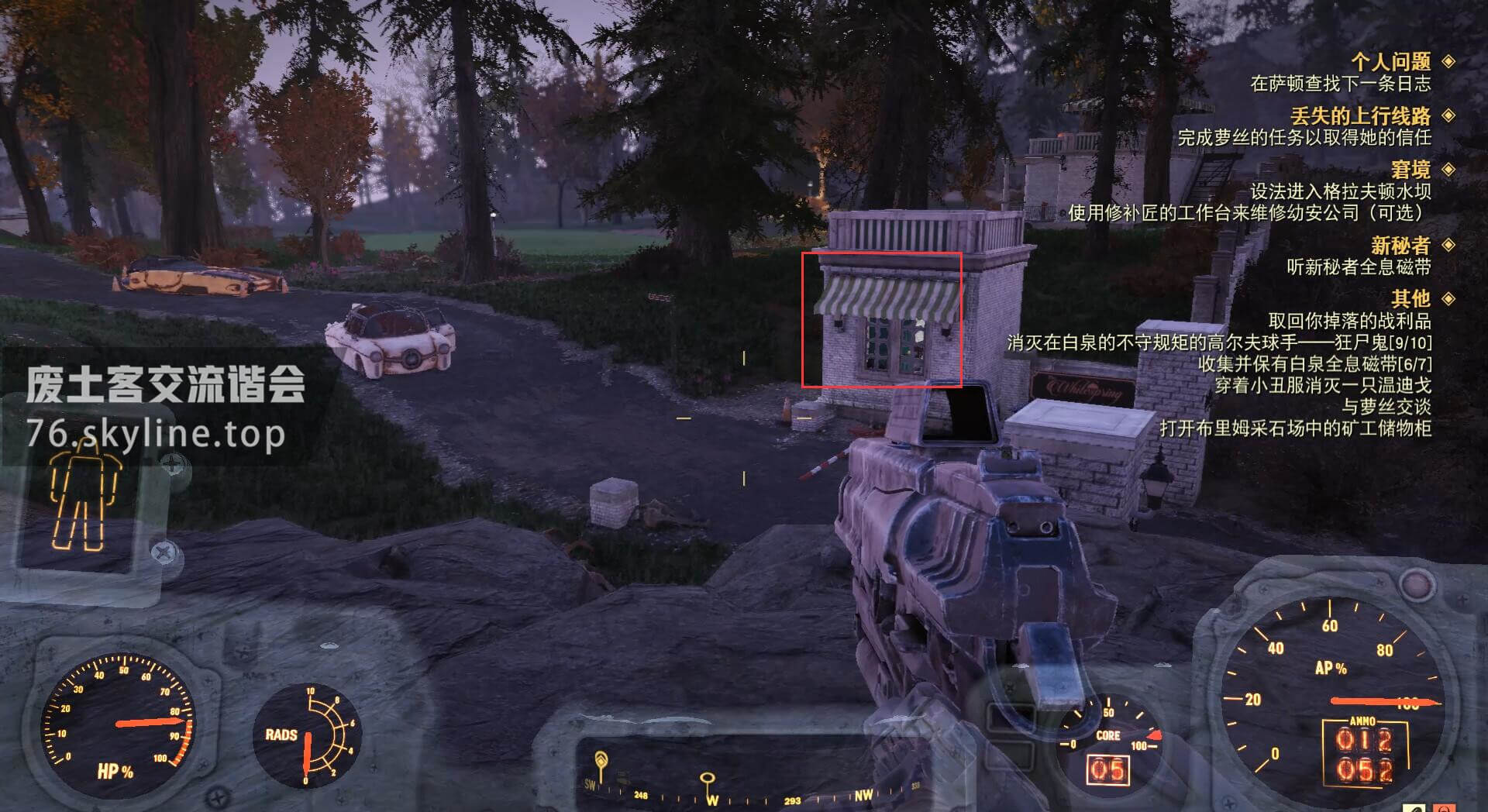Select the objective 取回你掉落的战利品
The image size is (1488, 812).
click(x=1348, y=321)
